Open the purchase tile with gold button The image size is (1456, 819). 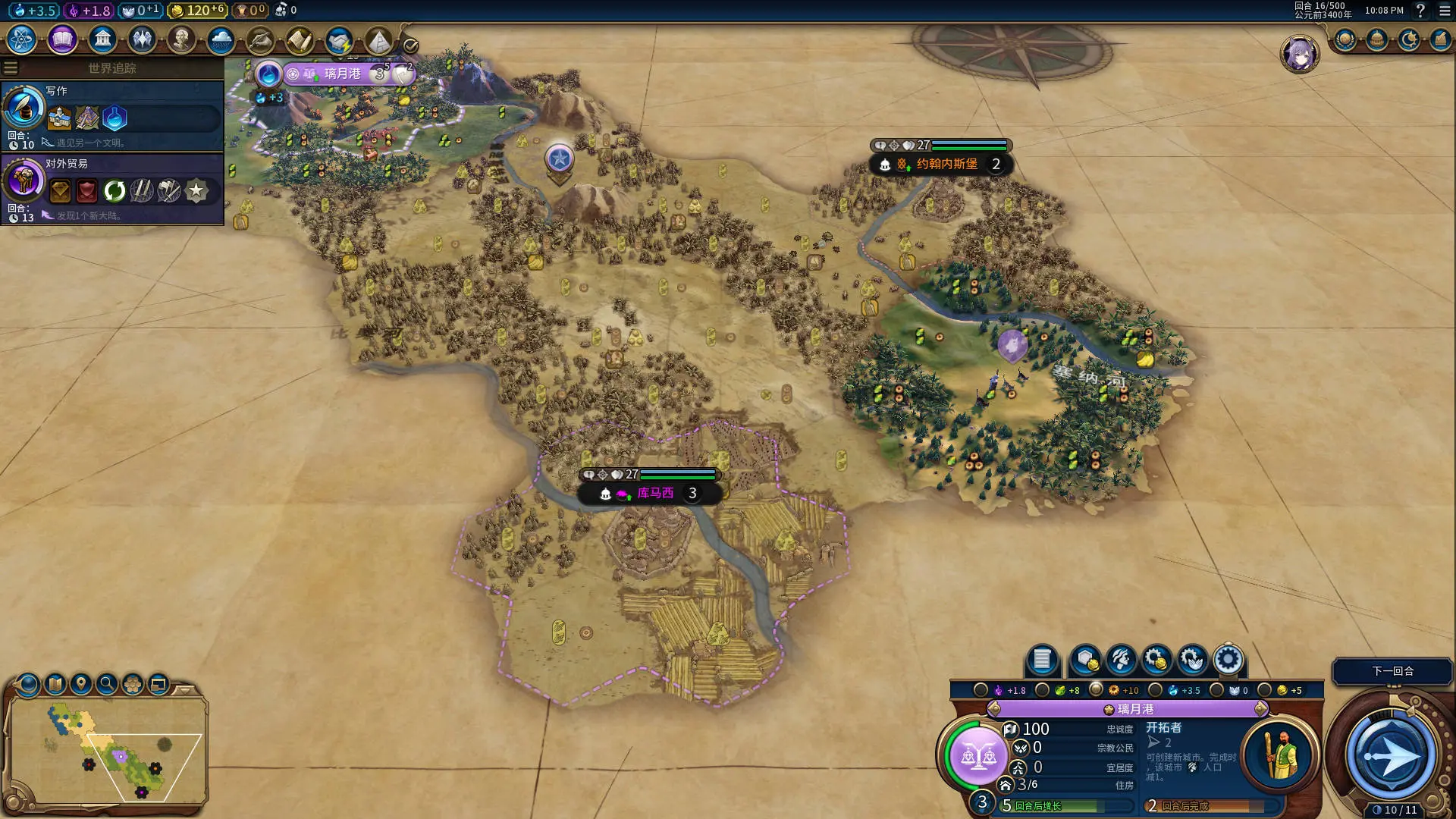(1086, 660)
